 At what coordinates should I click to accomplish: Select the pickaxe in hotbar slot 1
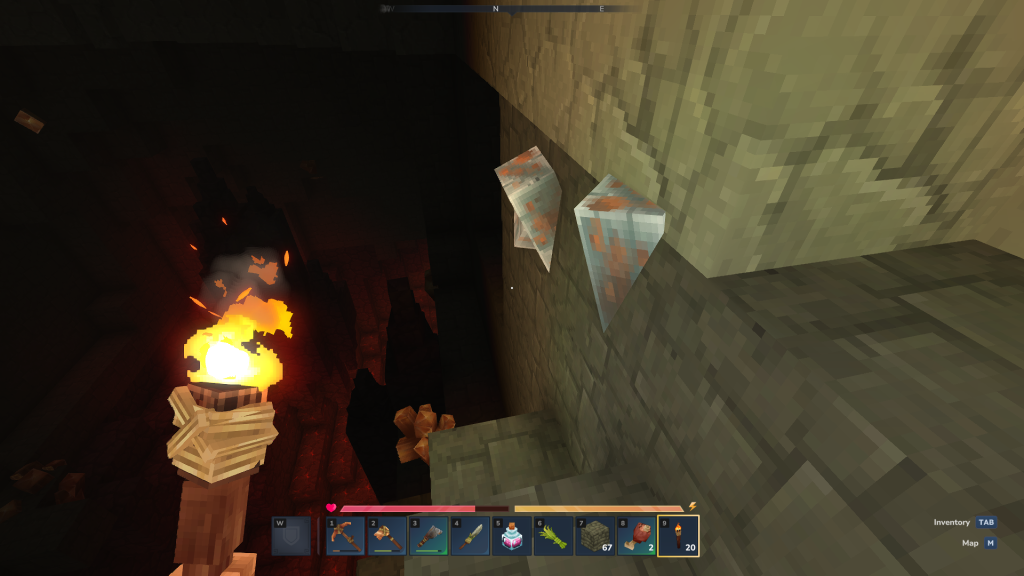click(x=345, y=535)
